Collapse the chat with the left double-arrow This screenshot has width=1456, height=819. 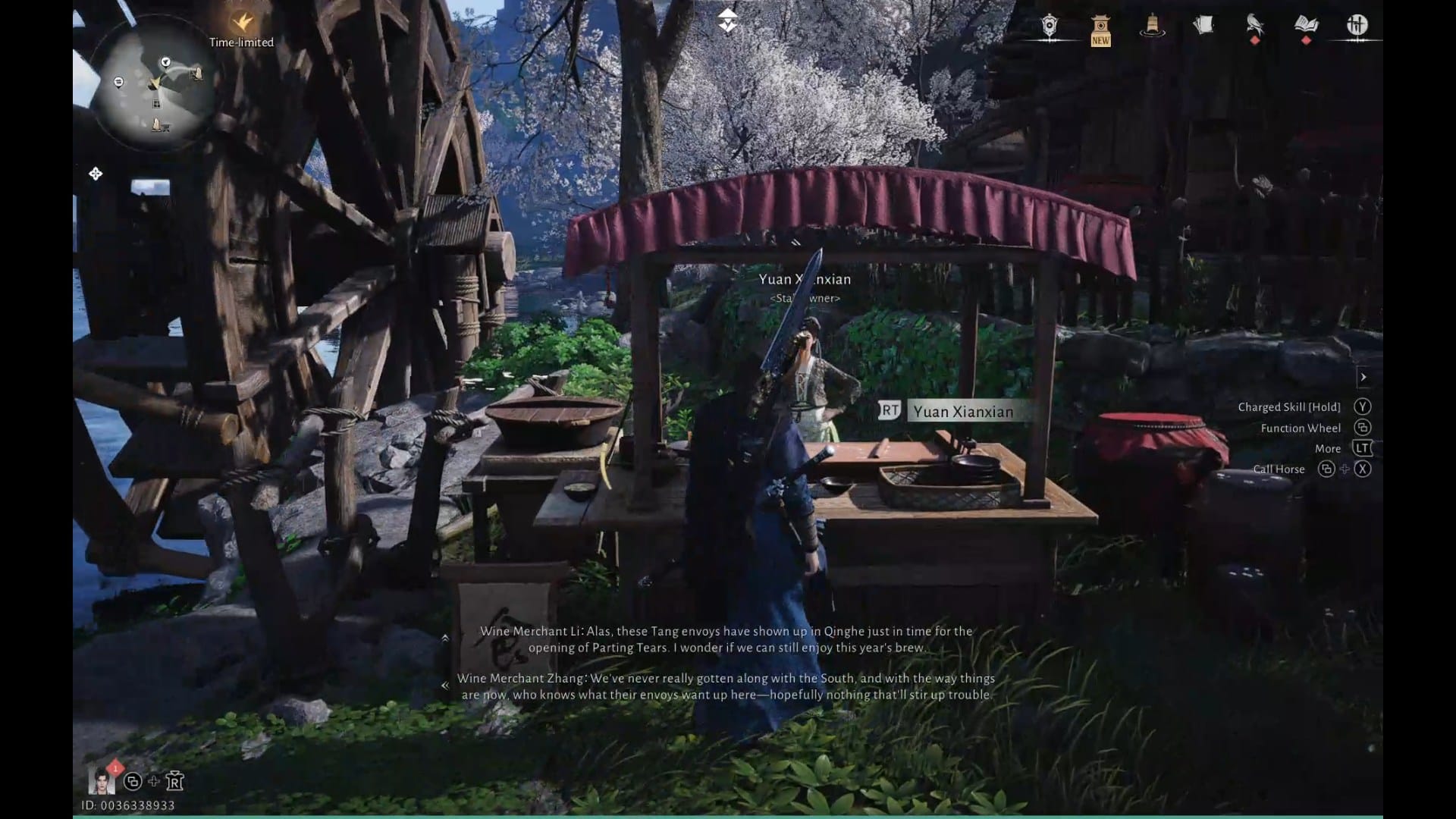click(x=445, y=686)
